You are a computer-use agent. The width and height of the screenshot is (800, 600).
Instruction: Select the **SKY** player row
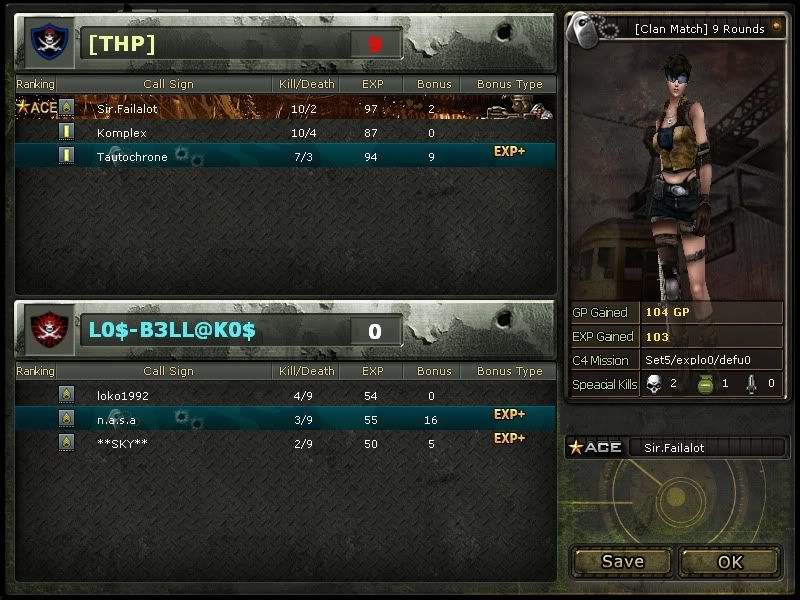[x=285, y=443]
